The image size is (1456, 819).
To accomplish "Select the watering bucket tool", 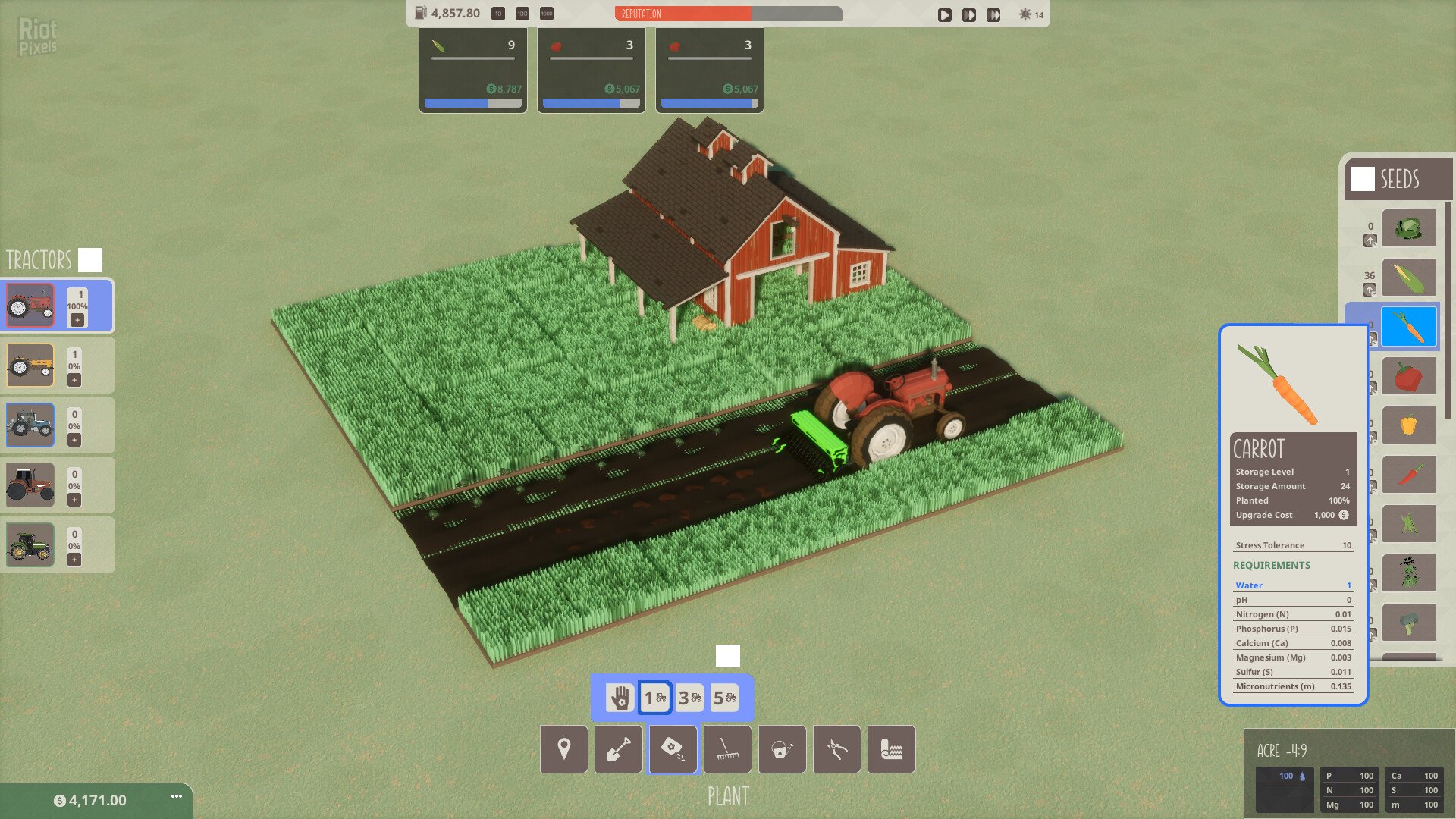I will tap(782, 749).
